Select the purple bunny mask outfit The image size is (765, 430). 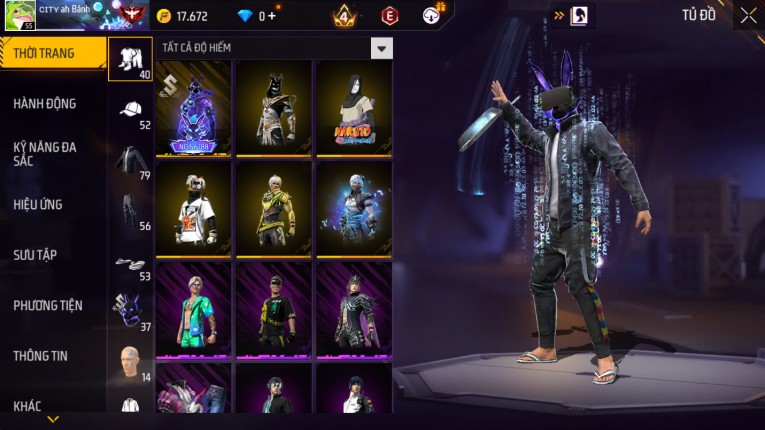(194, 108)
